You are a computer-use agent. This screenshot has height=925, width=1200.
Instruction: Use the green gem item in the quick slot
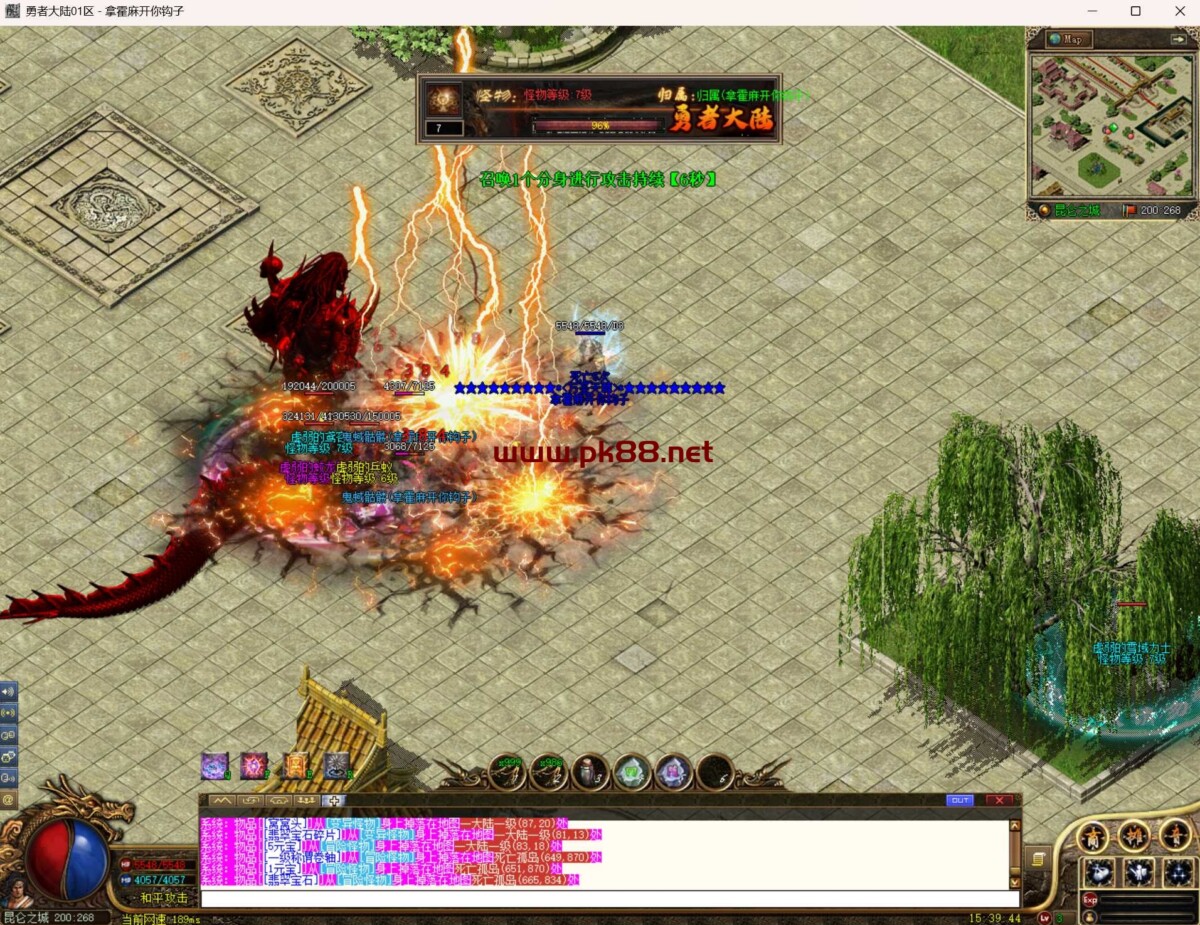tap(632, 771)
